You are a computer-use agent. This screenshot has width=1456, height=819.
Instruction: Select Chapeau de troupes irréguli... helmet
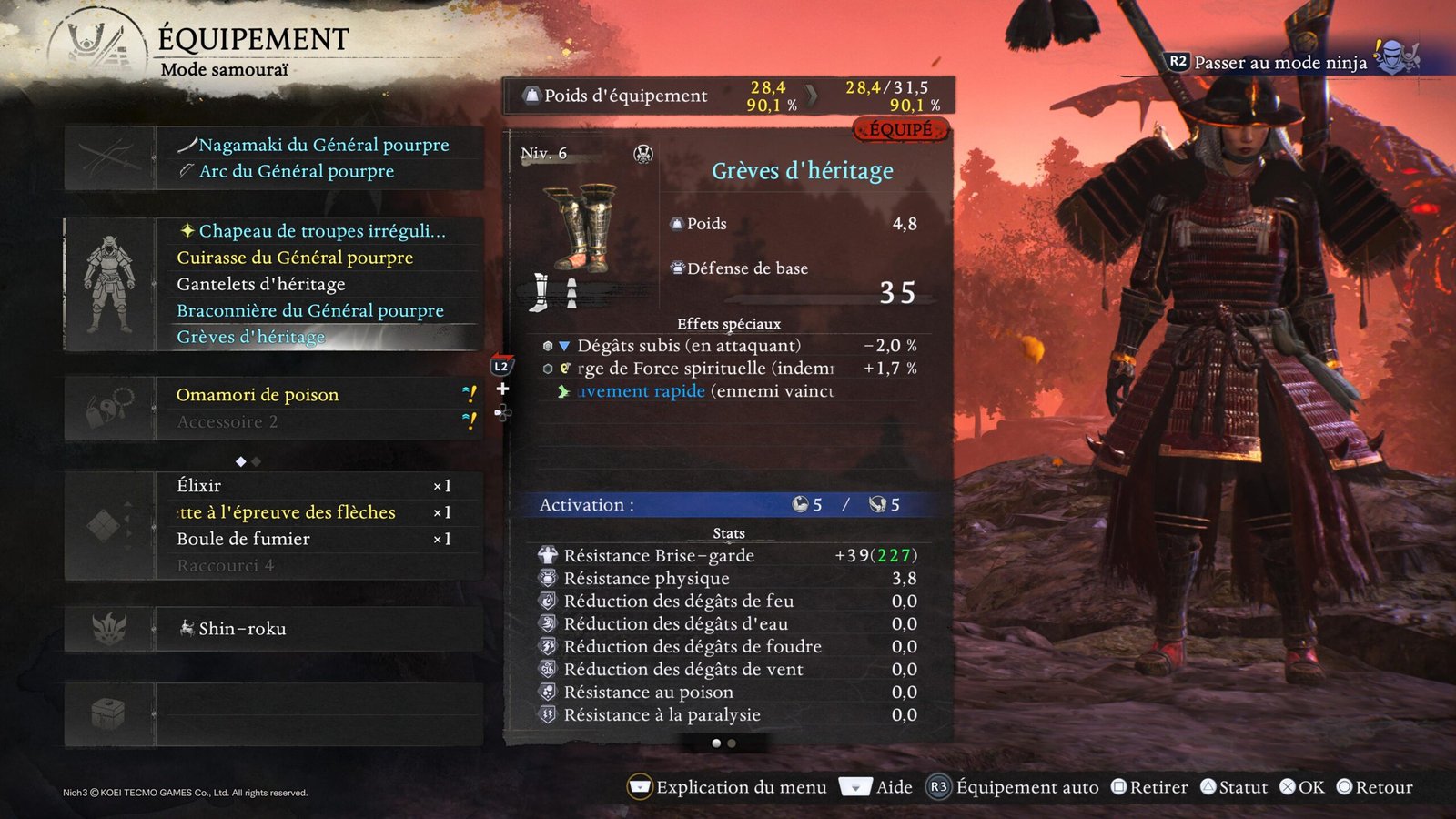322,231
